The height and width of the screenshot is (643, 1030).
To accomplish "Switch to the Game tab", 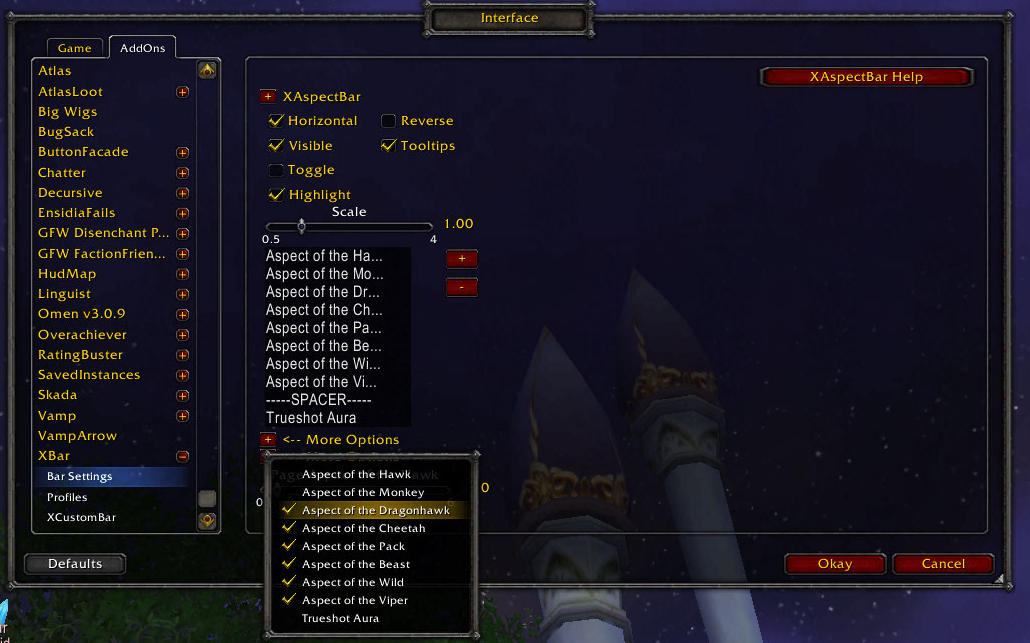I will 74,48.
